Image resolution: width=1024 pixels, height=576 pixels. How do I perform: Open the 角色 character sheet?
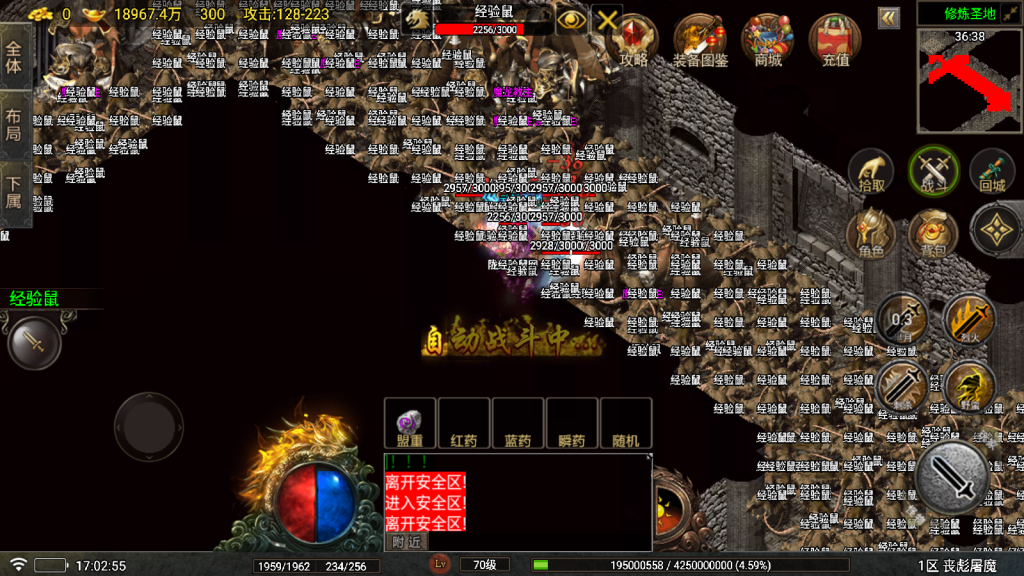click(871, 233)
